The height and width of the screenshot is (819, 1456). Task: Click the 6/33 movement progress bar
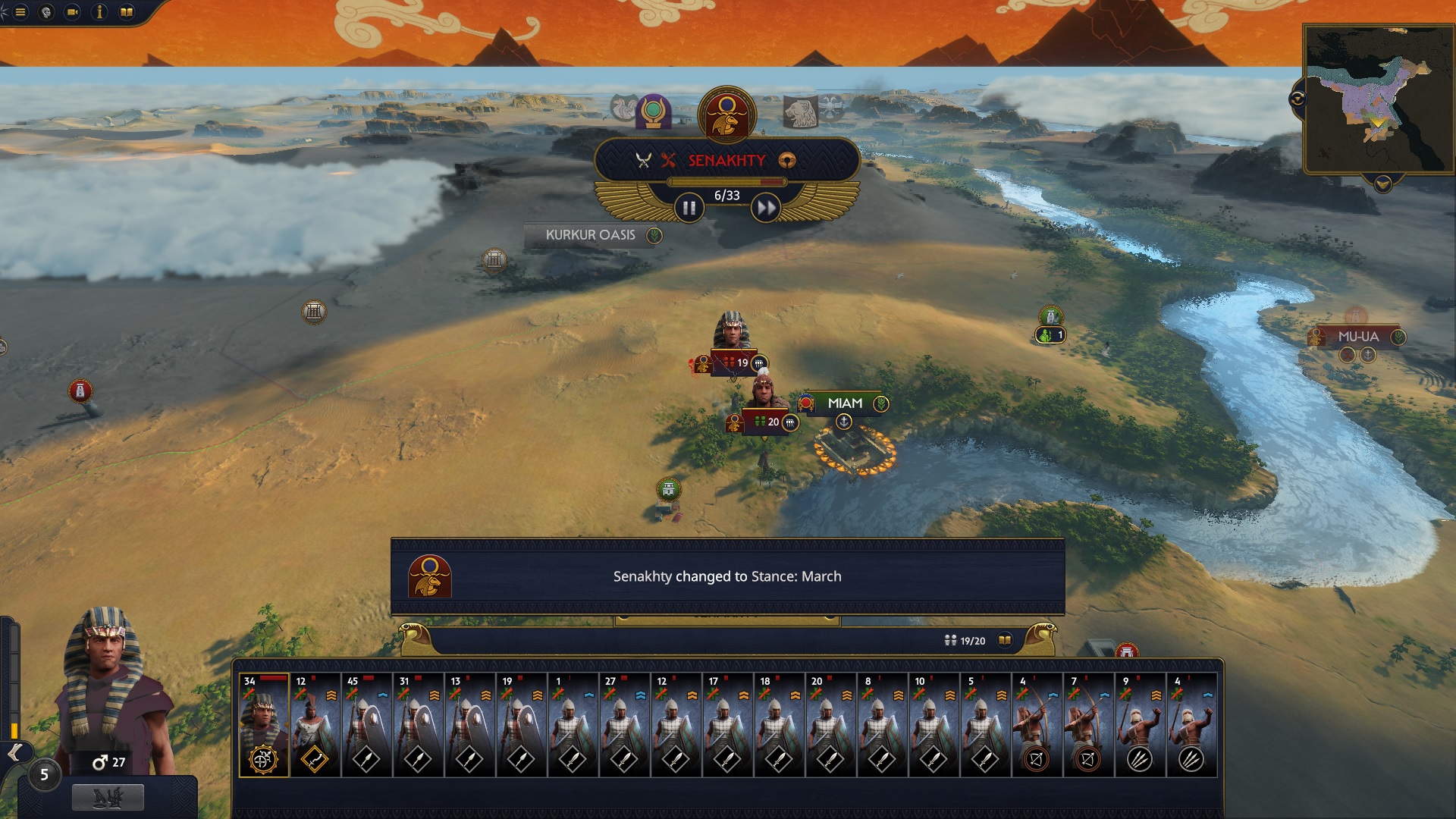[x=725, y=181]
